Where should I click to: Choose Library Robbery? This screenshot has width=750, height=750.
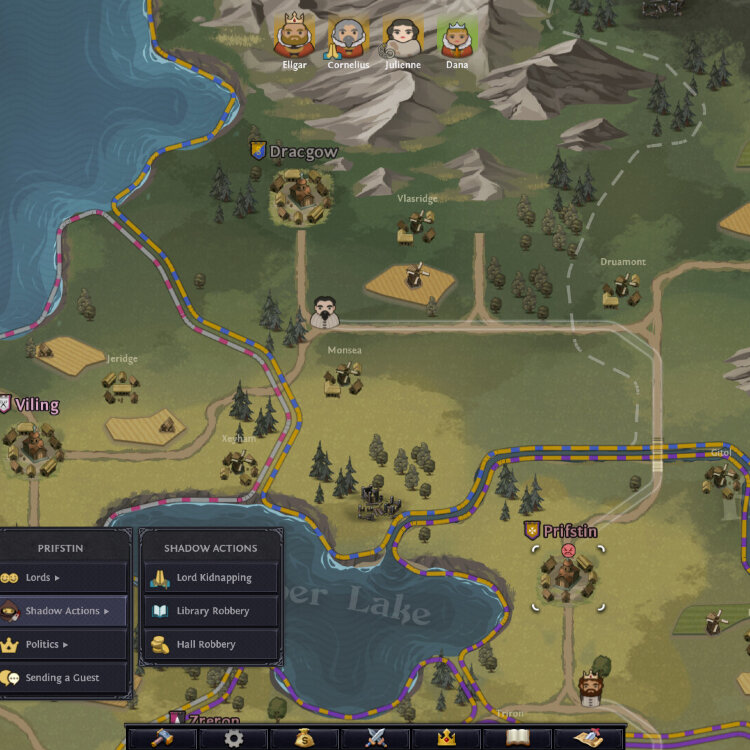coord(210,611)
